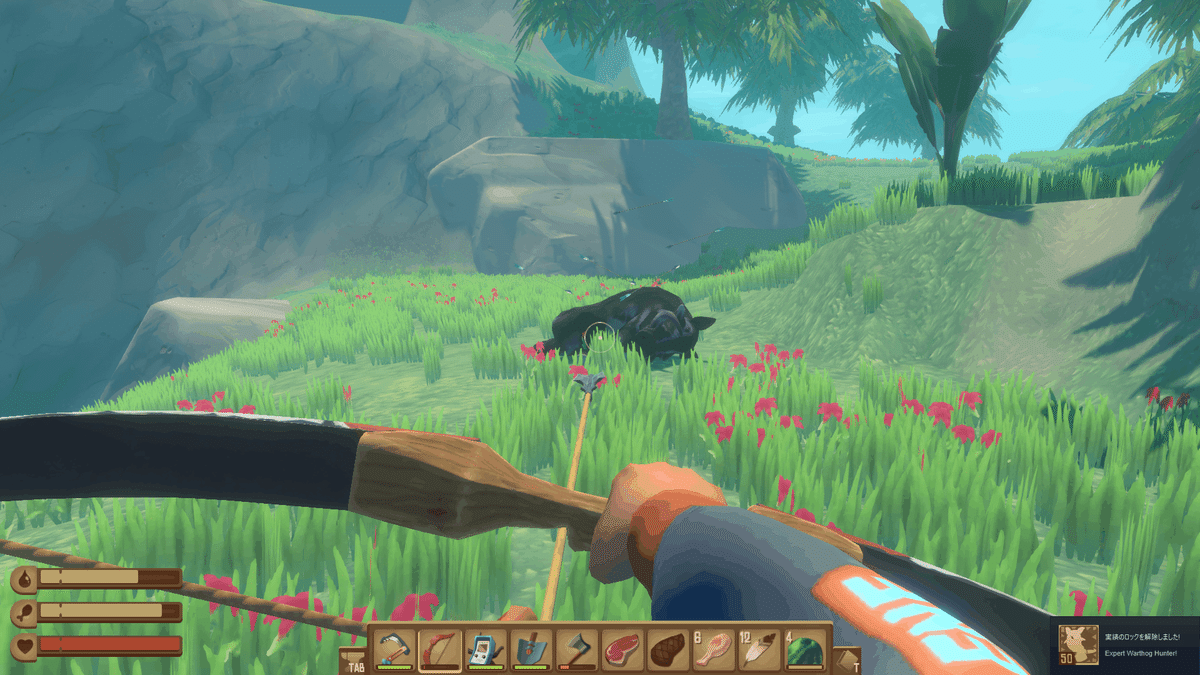Choose the raw drumstick stack of 6
The width and height of the screenshot is (1200, 675).
pos(714,650)
